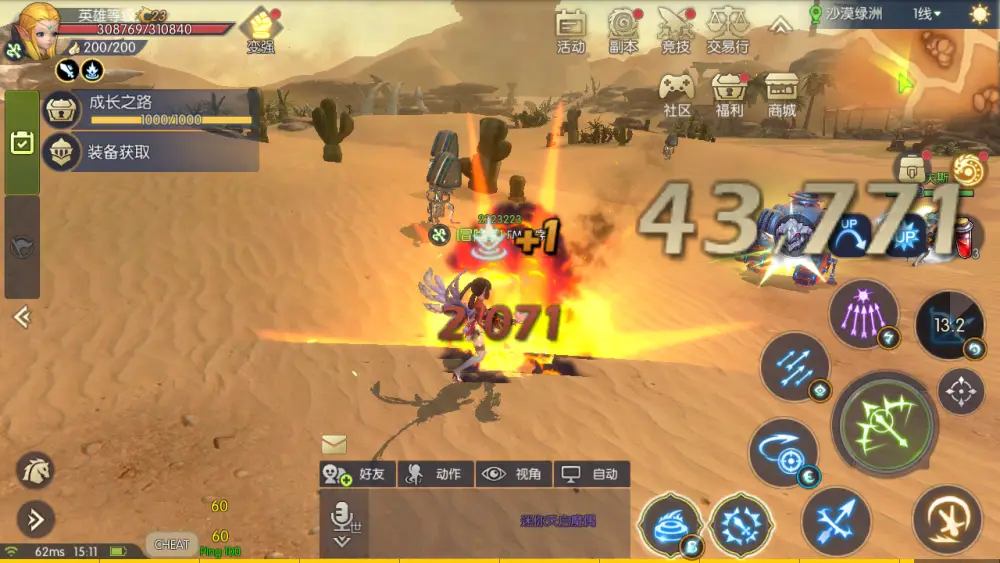This screenshot has height=563, width=1000.
Task: Open the 活动 events menu
Action: click(x=571, y=30)
